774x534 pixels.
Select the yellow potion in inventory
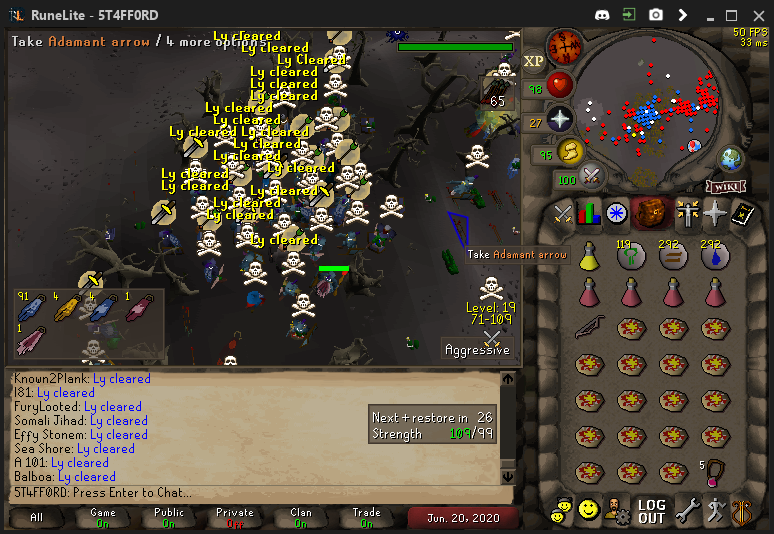point(588,258)
